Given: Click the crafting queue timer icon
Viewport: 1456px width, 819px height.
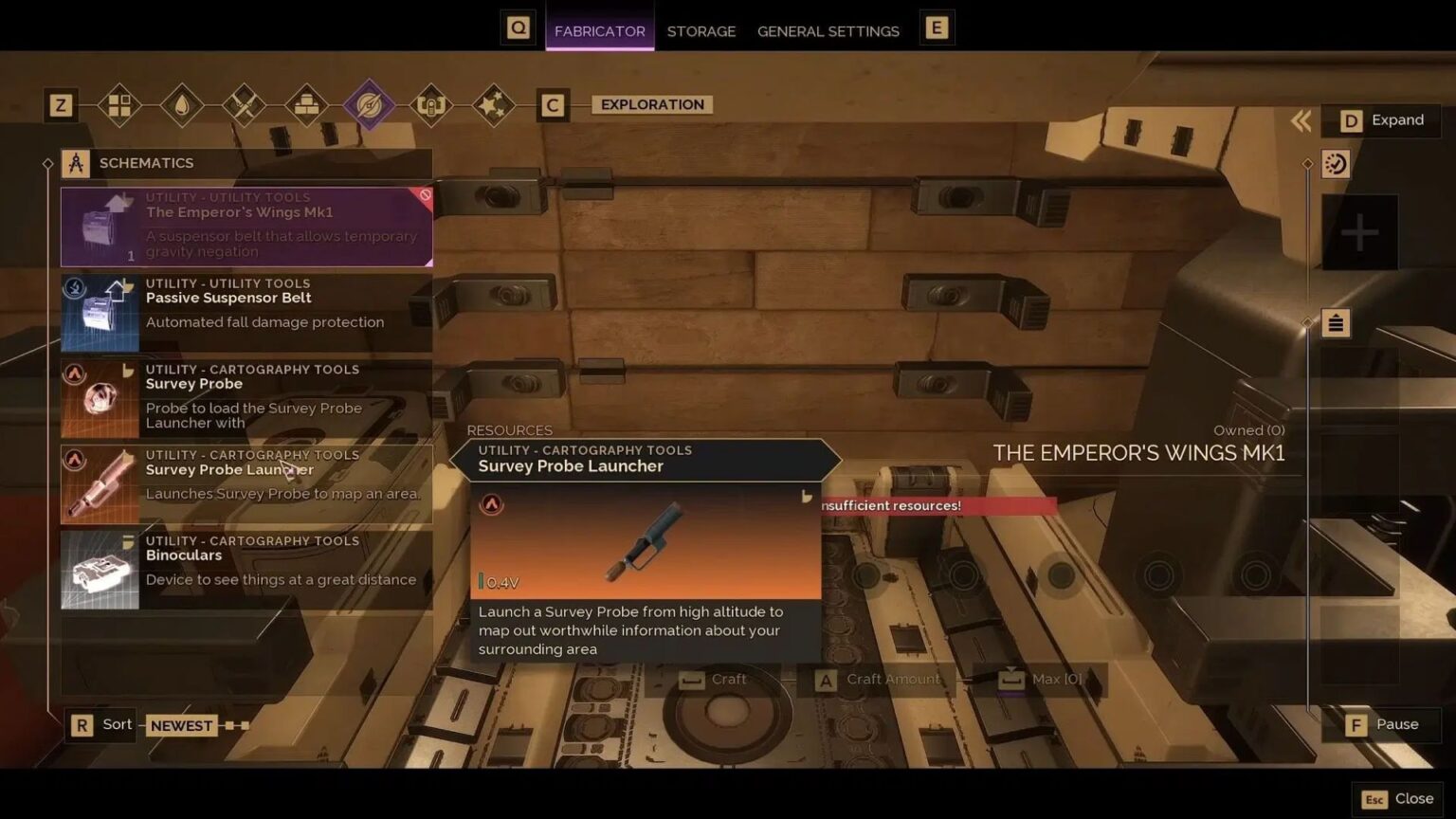Looking at the screenshot, I should [1336, 163].
